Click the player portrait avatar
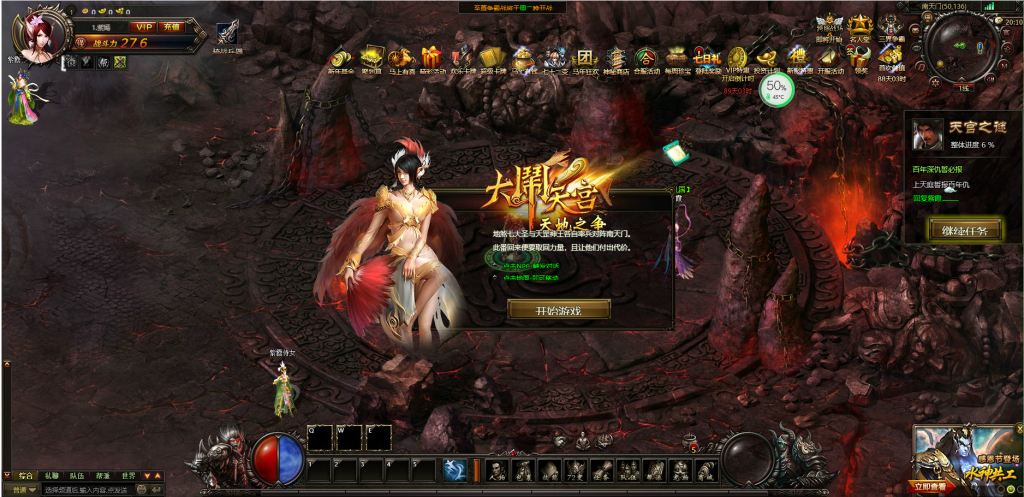This screenshot has height=497, width=1024. (x=37, y=38)
